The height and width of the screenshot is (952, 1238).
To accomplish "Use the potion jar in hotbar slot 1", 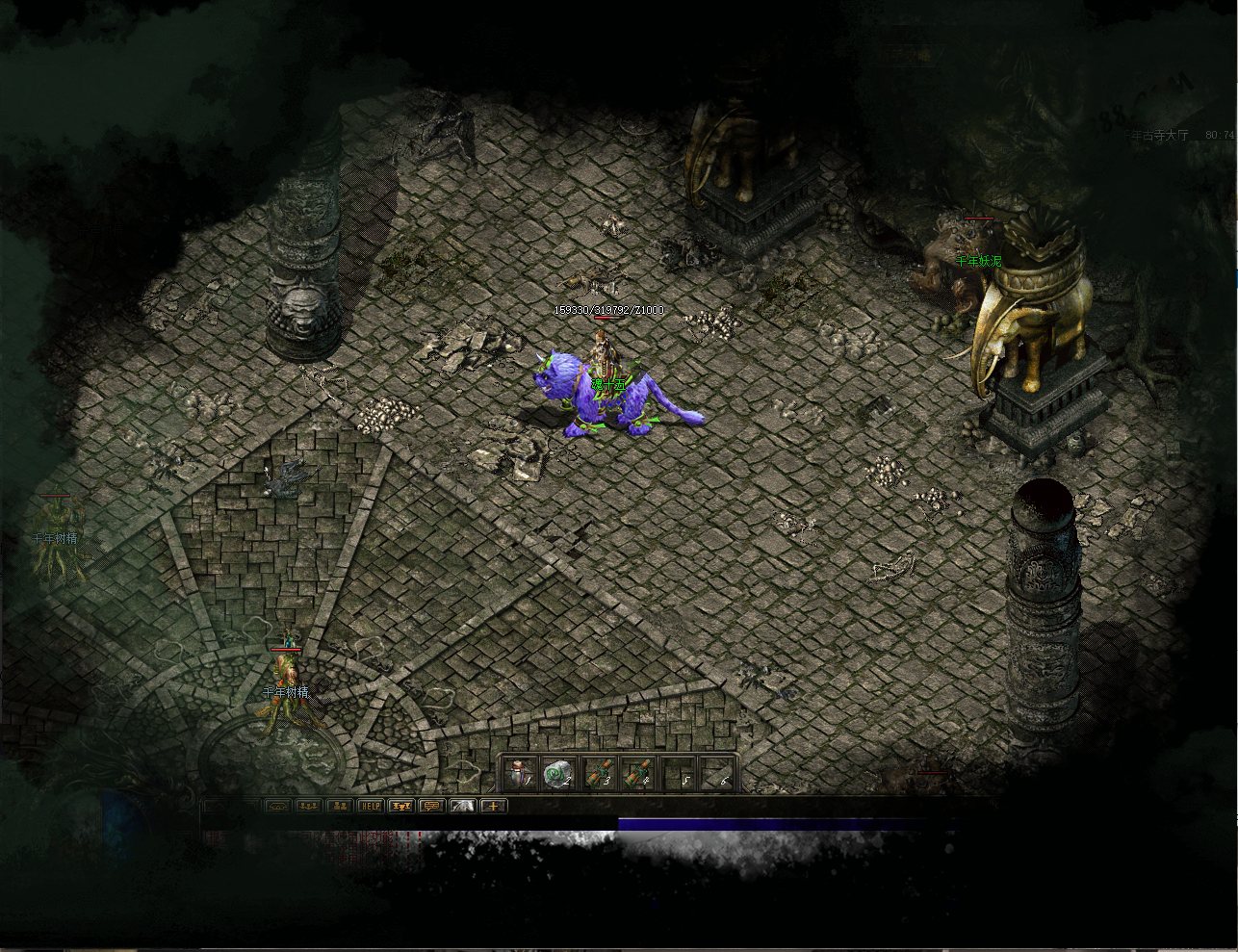I will pos(519,773).
